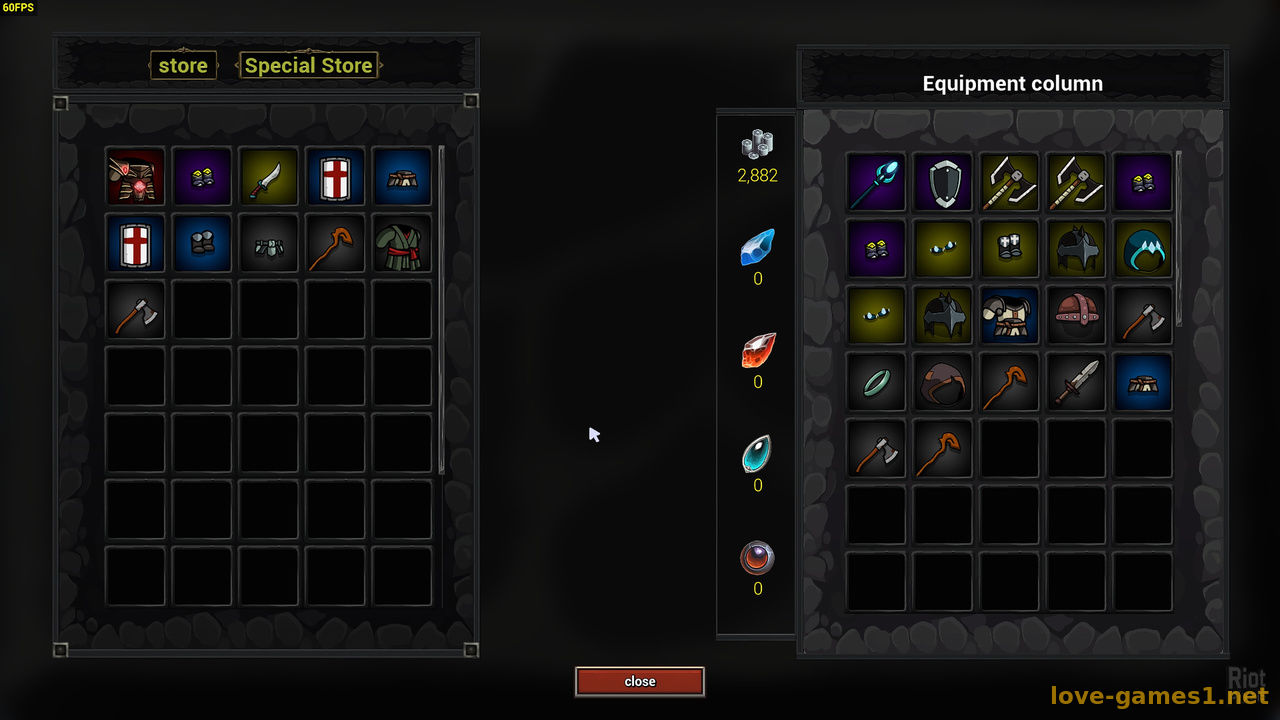1280x720 pixels.
Task: Pick the curved dagger on yellow background
Action: point(269,177)
